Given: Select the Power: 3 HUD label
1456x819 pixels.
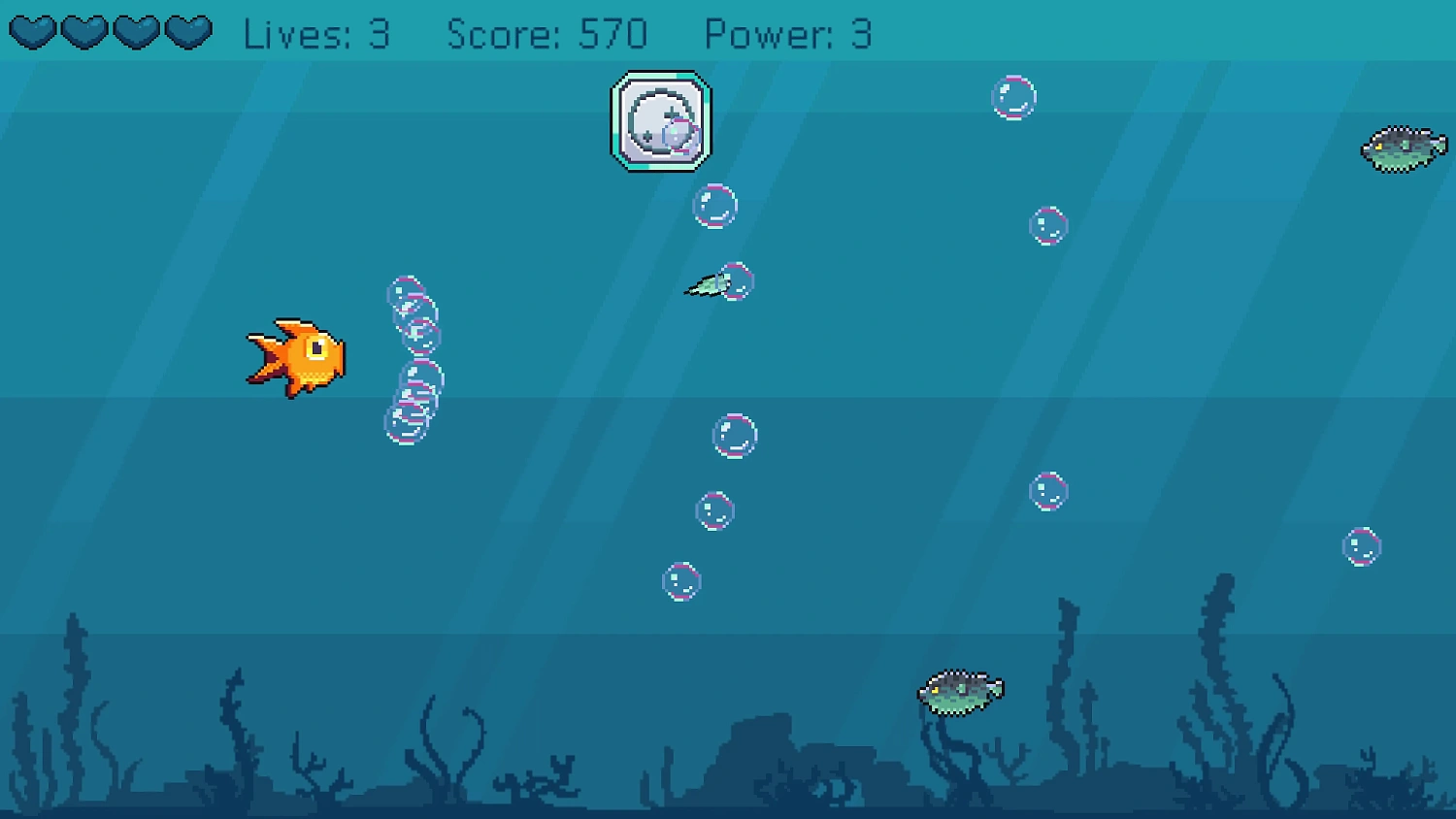Looking at the screenshot, I should pos(788,34).
